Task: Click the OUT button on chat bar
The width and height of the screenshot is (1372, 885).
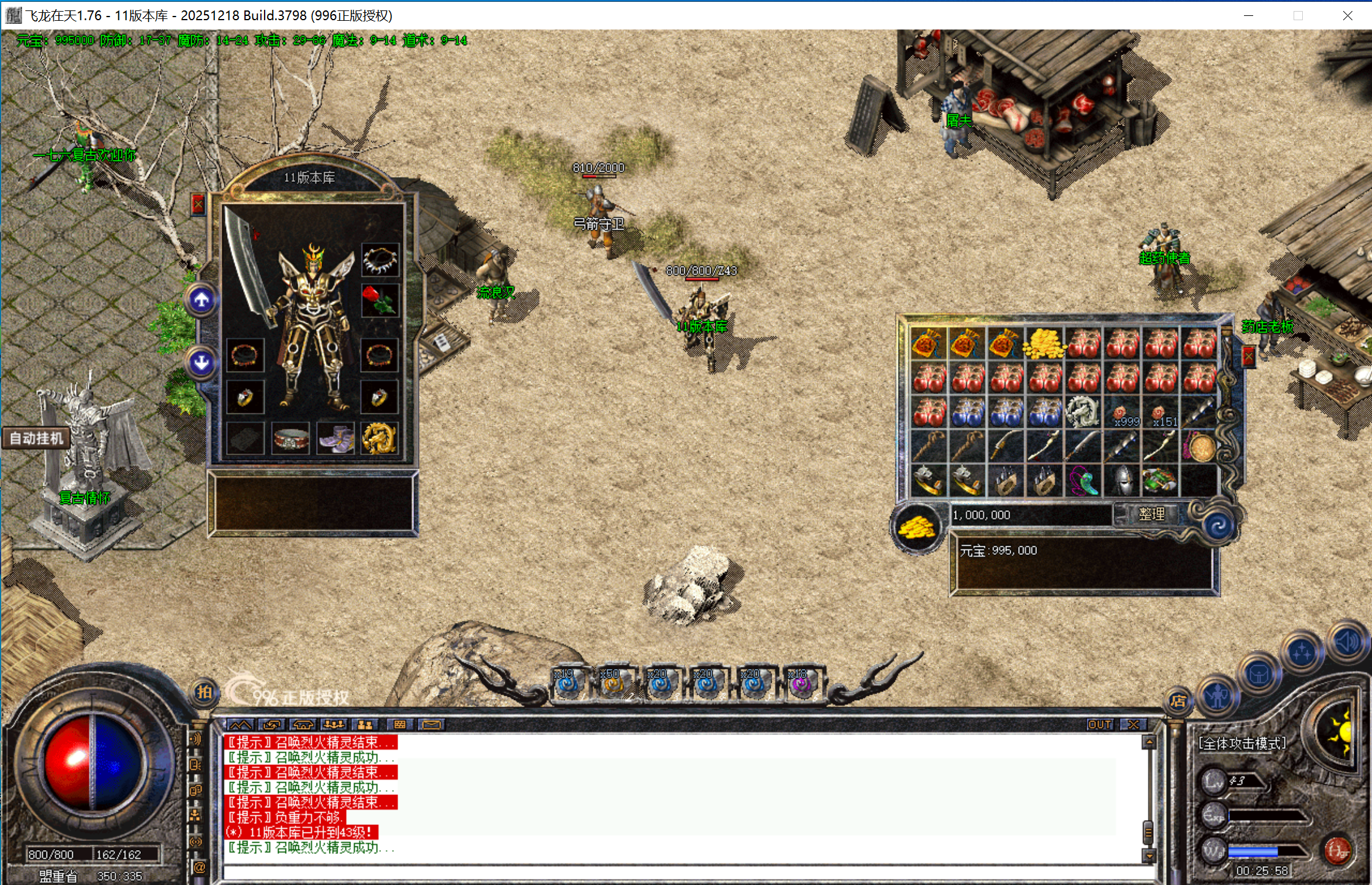Action: pyautogui.click(x=1099, y=725)
